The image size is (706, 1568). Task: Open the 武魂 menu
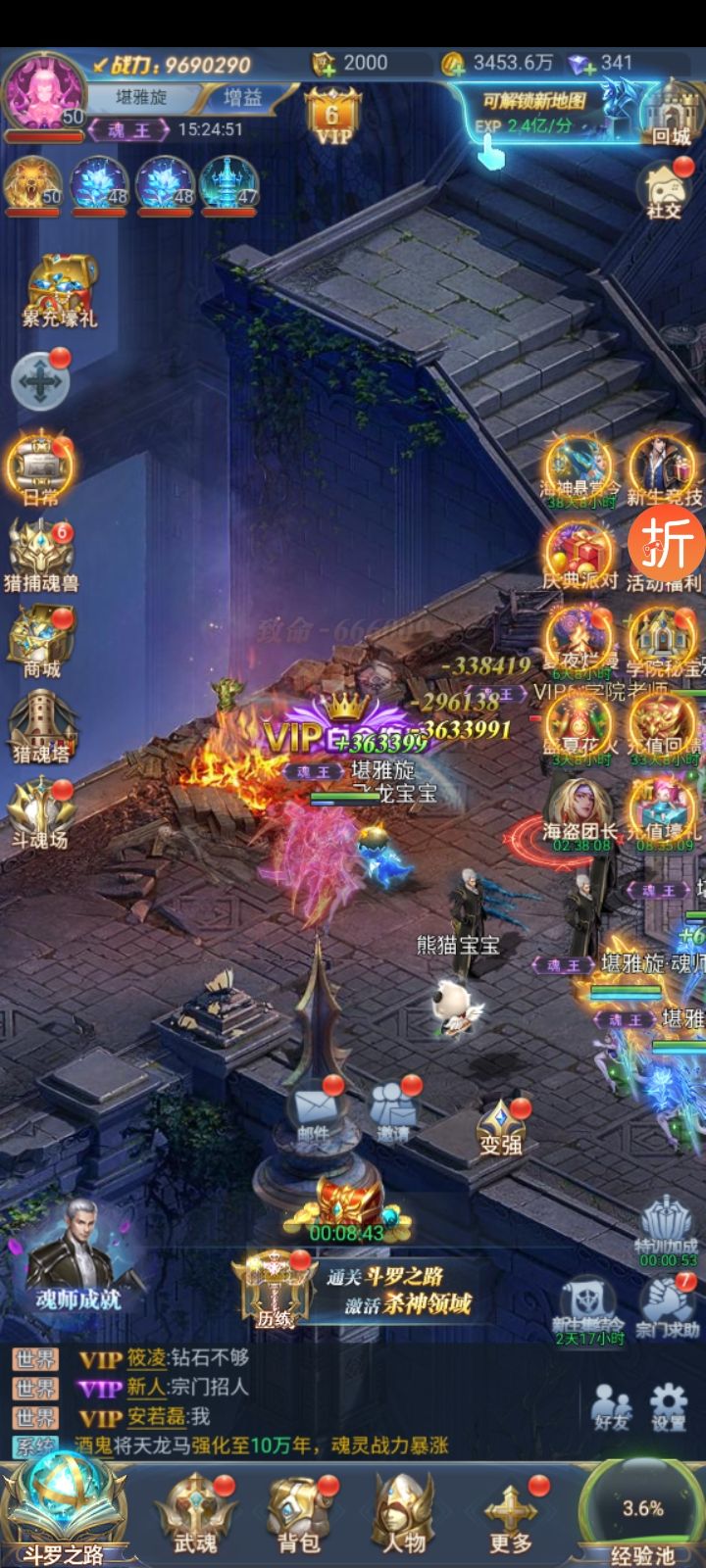[195, 1514]
